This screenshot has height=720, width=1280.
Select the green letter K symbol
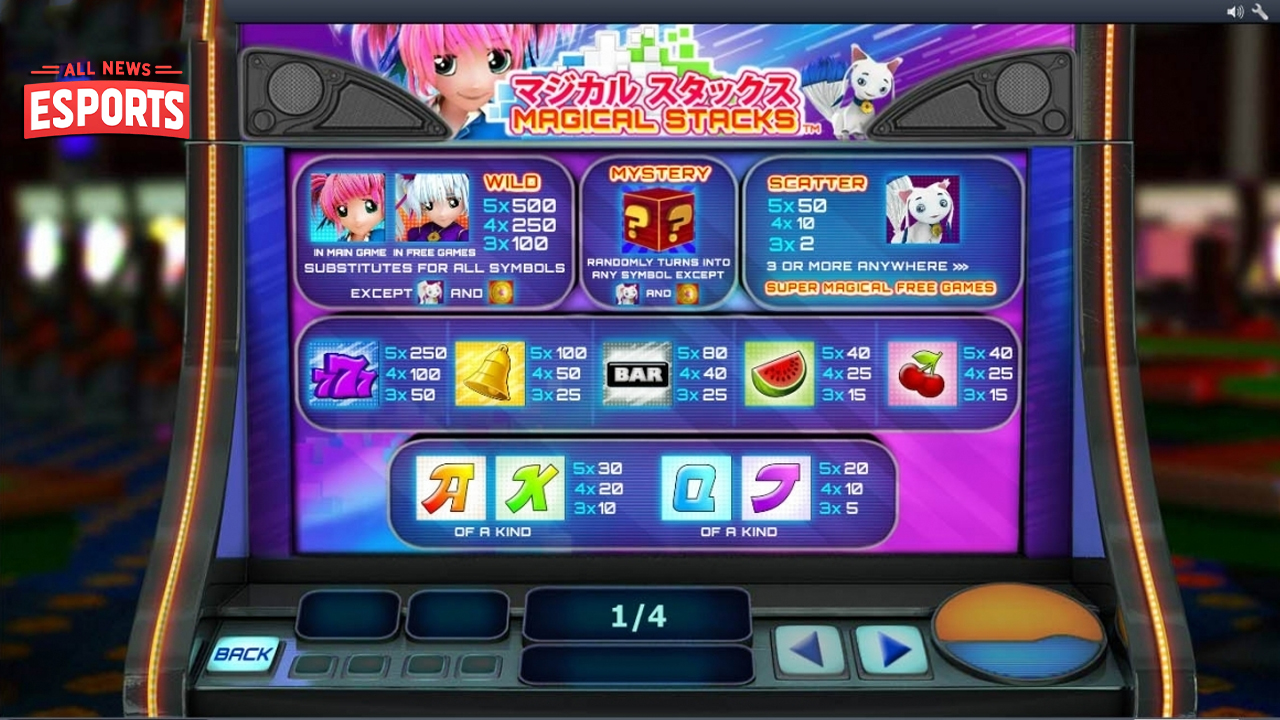(x=530, y=490)
